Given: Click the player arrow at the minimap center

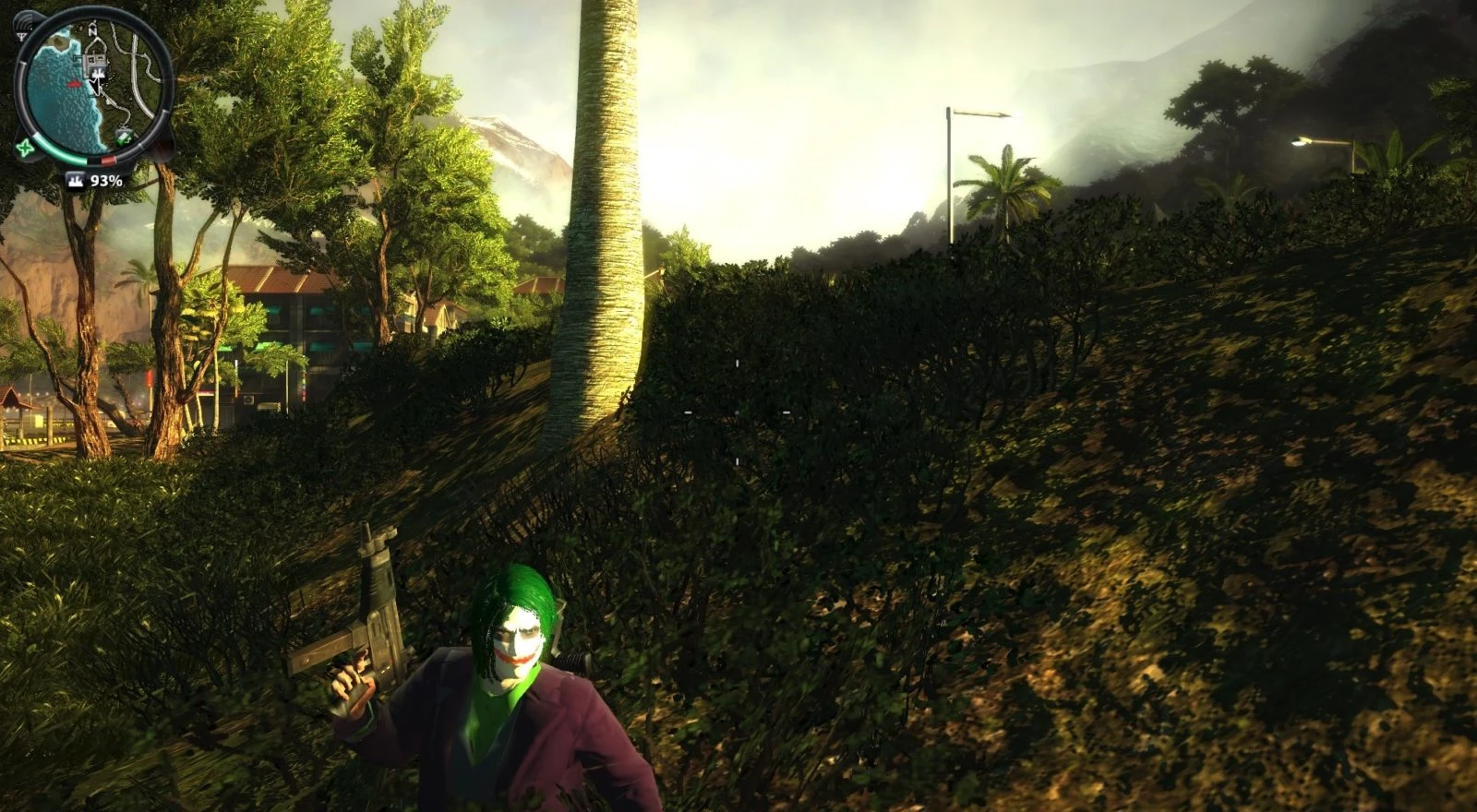Looking at the screenshot, I should pyautogui.click(x=97, y=86).
